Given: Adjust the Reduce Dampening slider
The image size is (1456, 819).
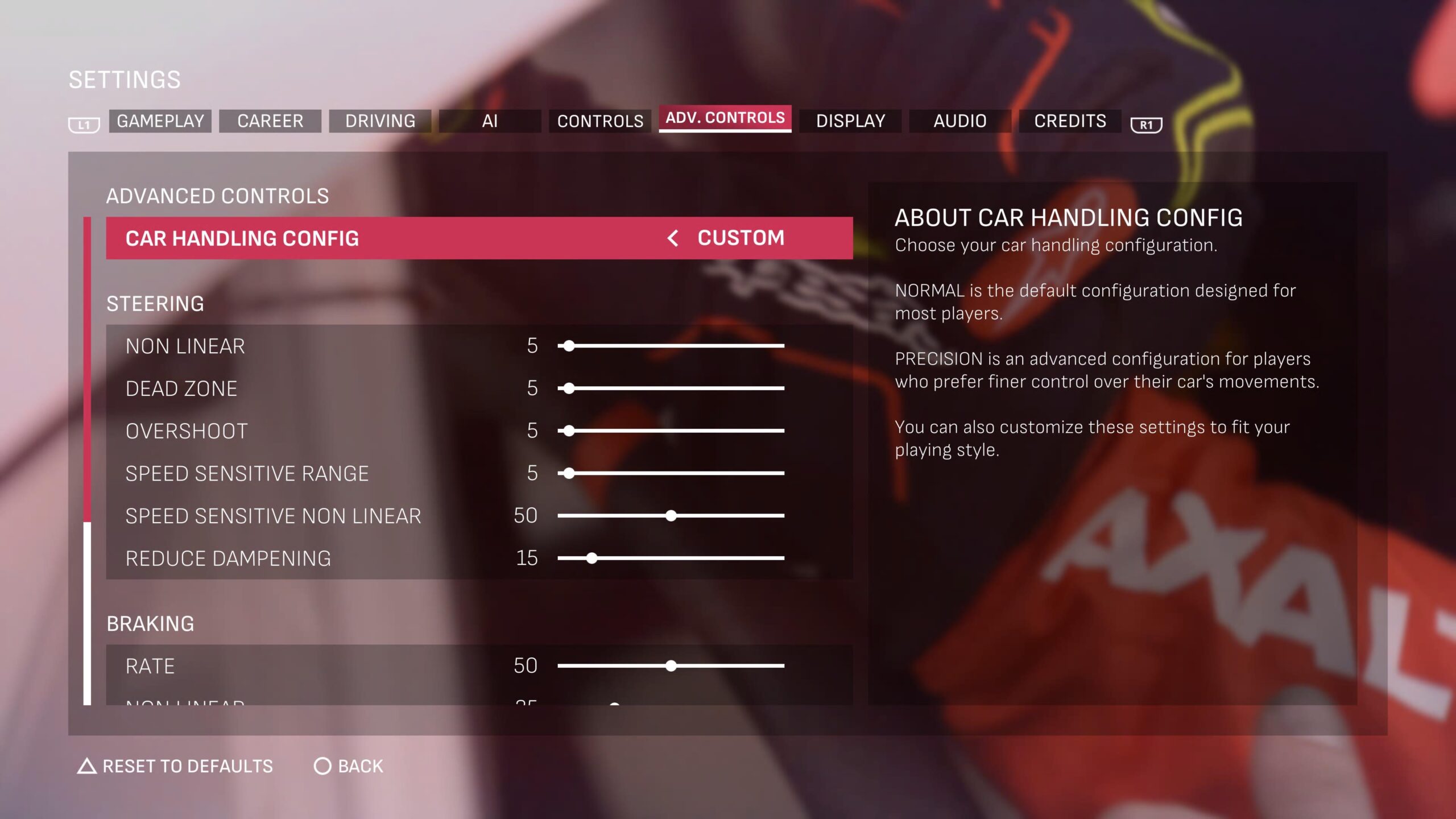Looking at the screenshot, I should (x=592, y=559).
